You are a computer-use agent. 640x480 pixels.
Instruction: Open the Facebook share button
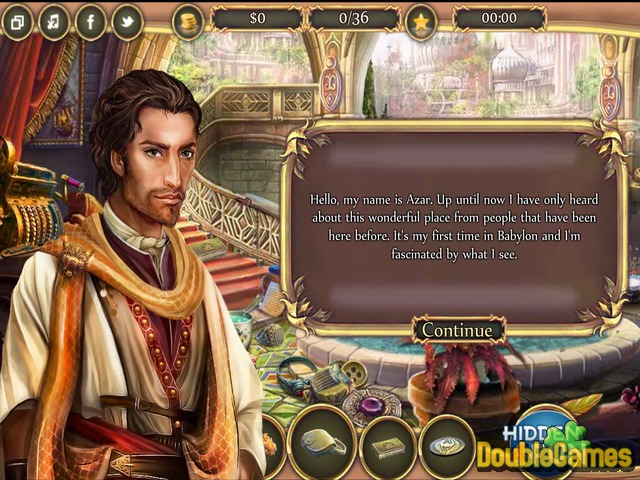point(90,22)
